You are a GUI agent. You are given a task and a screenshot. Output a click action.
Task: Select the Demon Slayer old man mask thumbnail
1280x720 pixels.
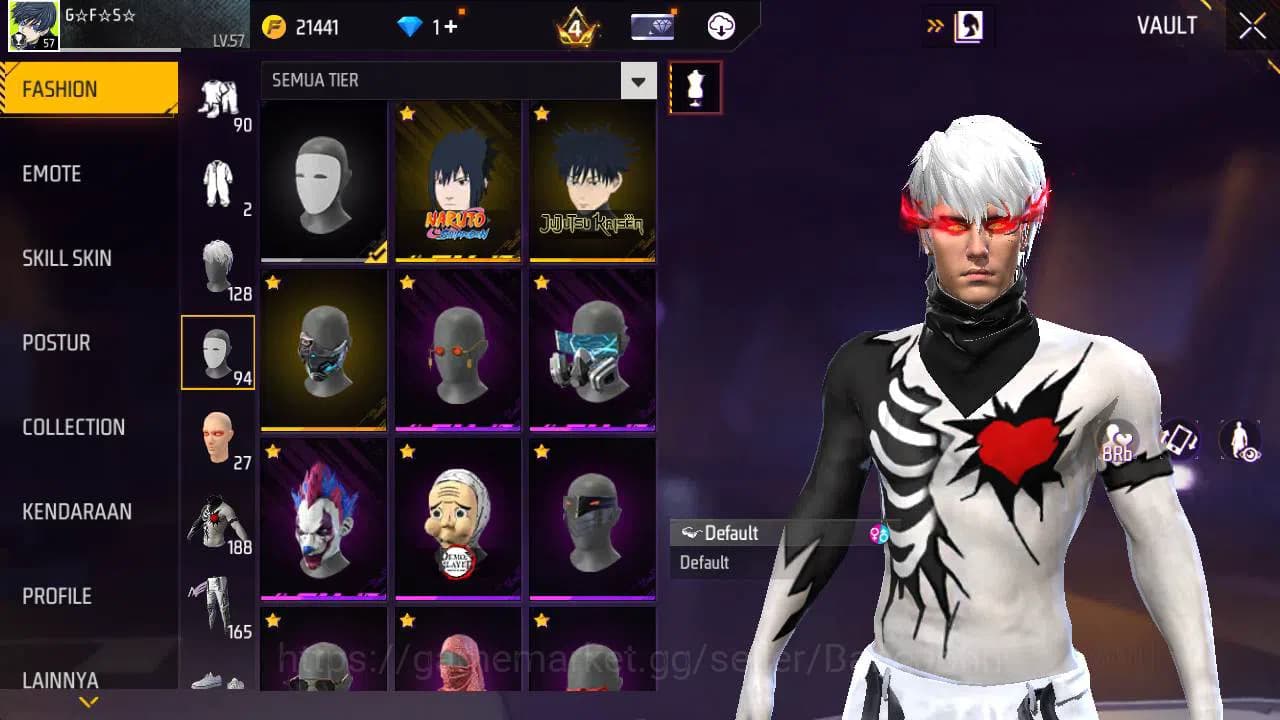click(457, 518)
